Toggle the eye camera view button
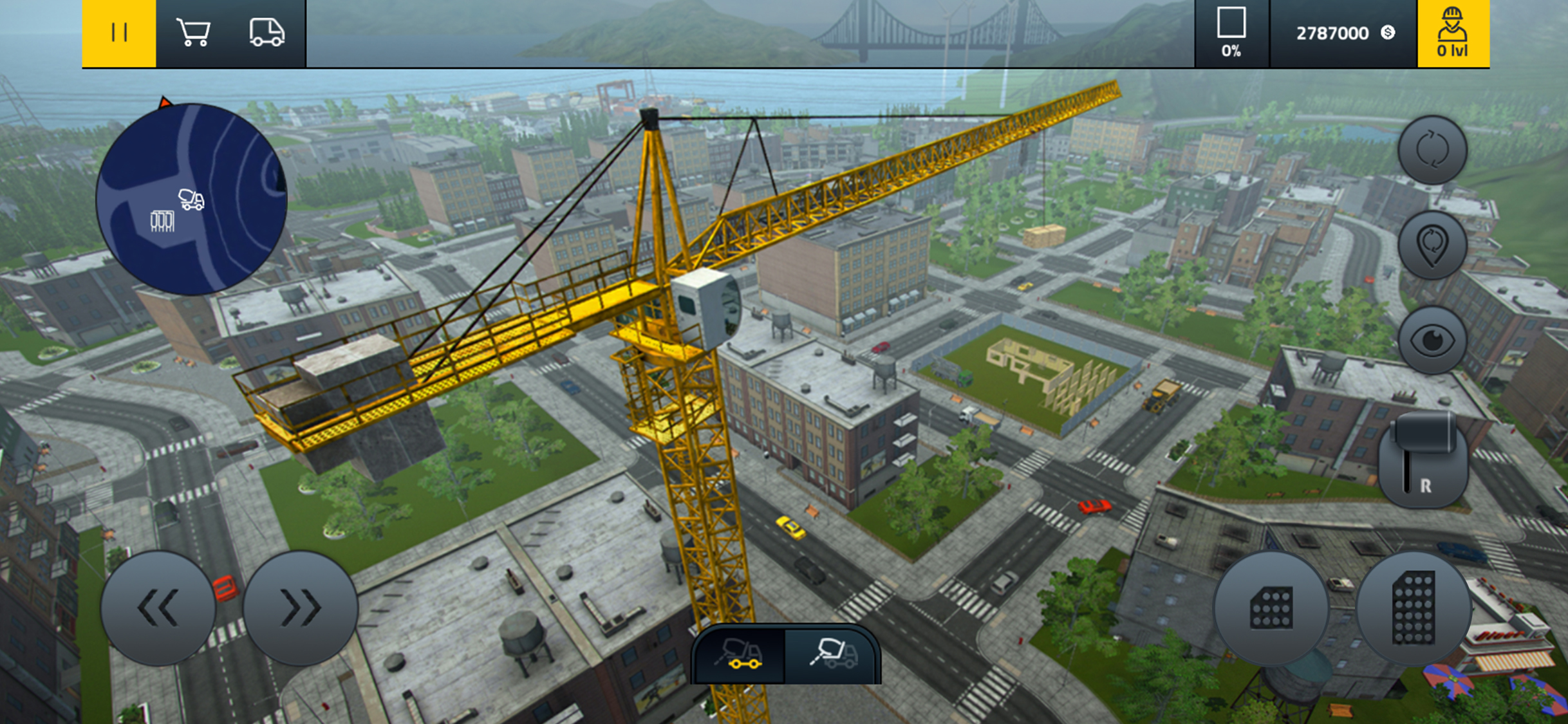 [1432, 340]
